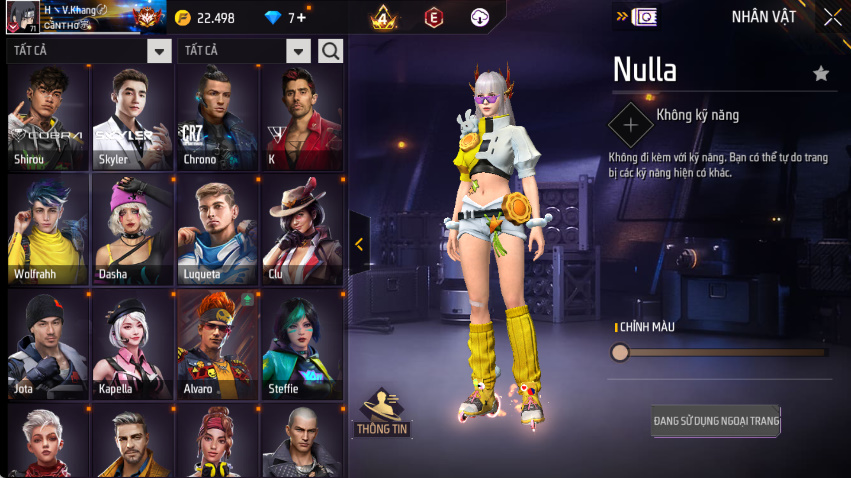Open the Wolfrahh character card
851x478 pixels.
click(47, 231)
